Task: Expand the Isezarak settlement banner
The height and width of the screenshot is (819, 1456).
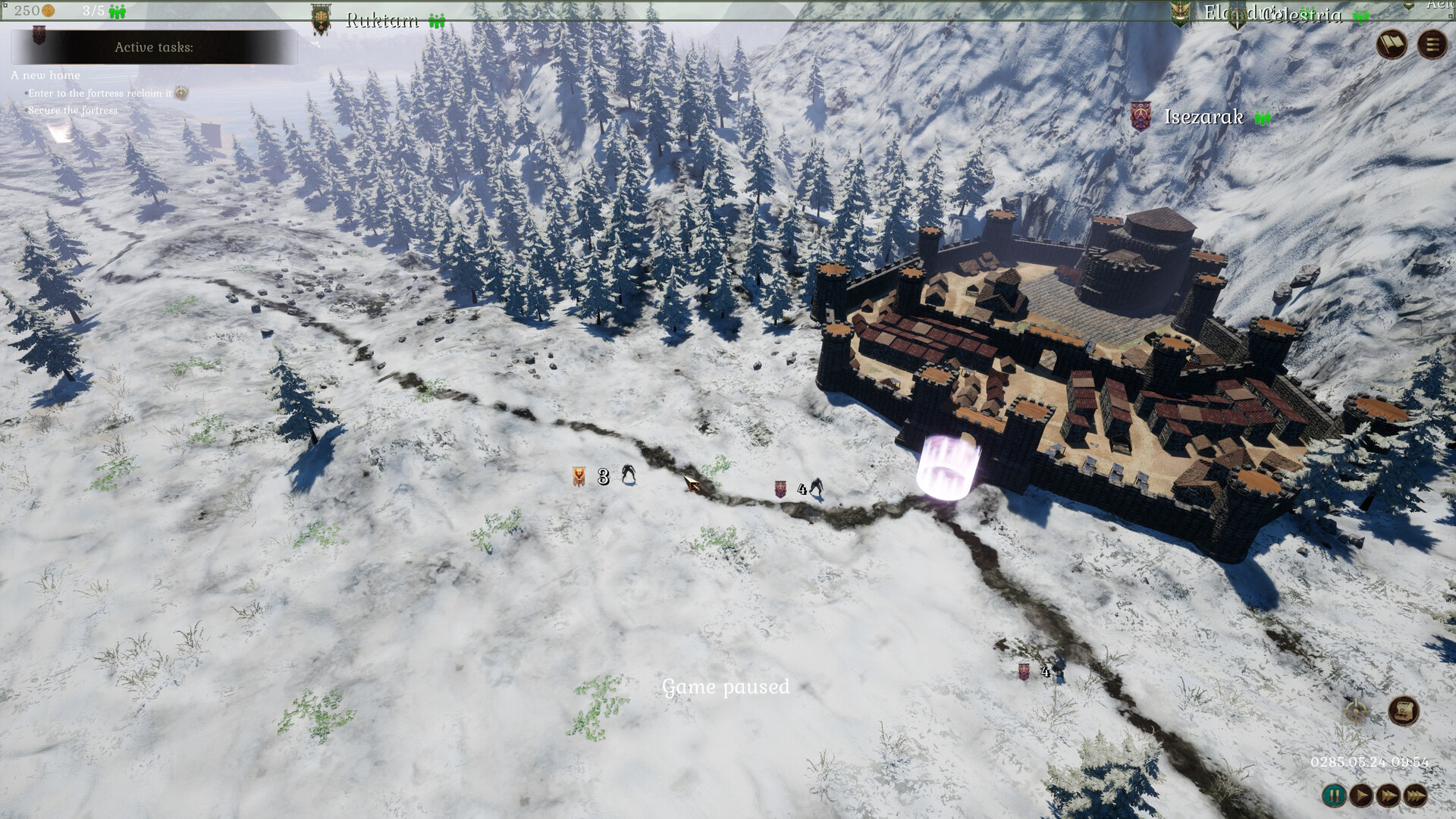Action: click(x=1141, y=118)
